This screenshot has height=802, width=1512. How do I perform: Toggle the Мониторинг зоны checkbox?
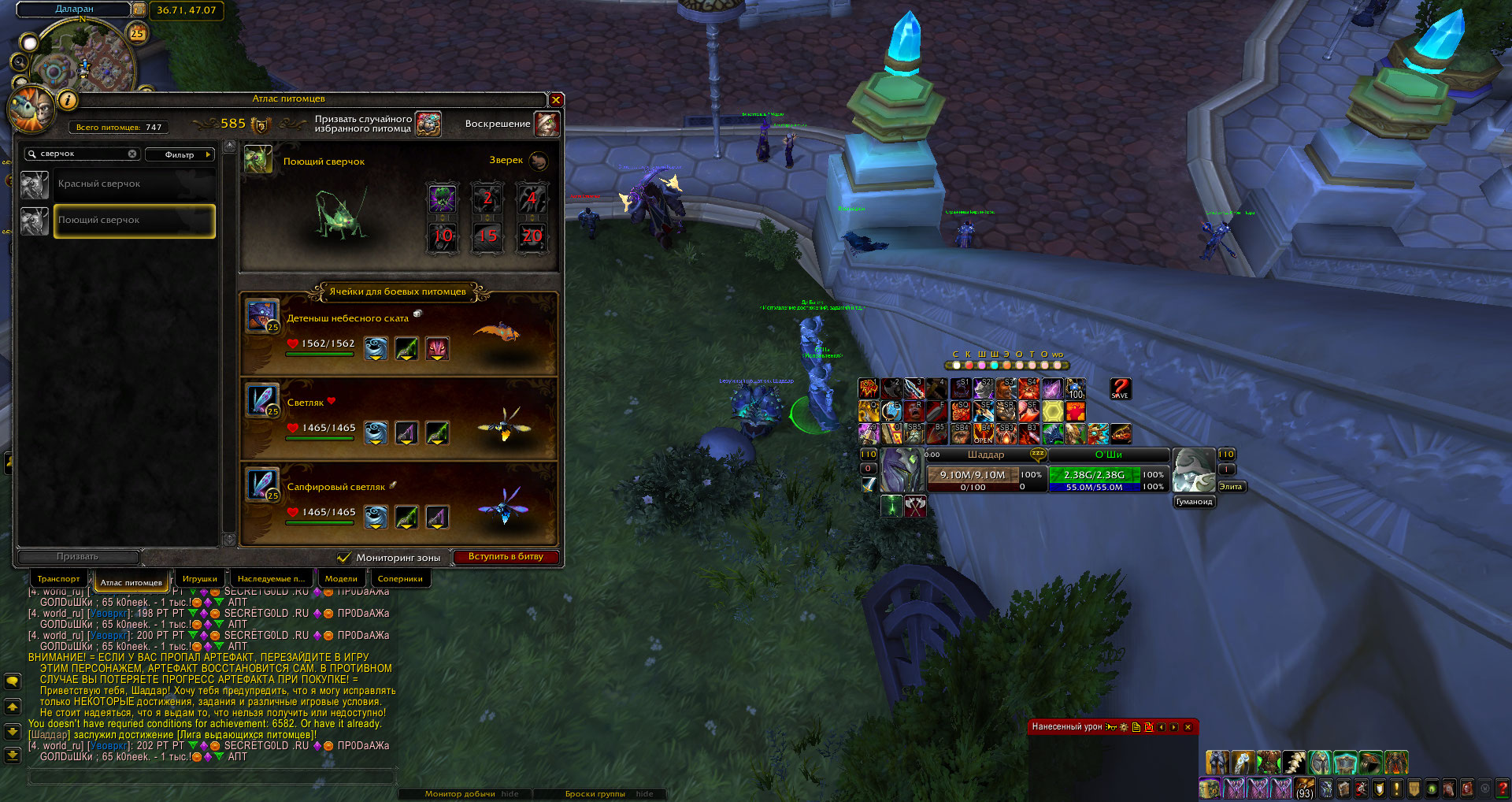coord(344,558)
